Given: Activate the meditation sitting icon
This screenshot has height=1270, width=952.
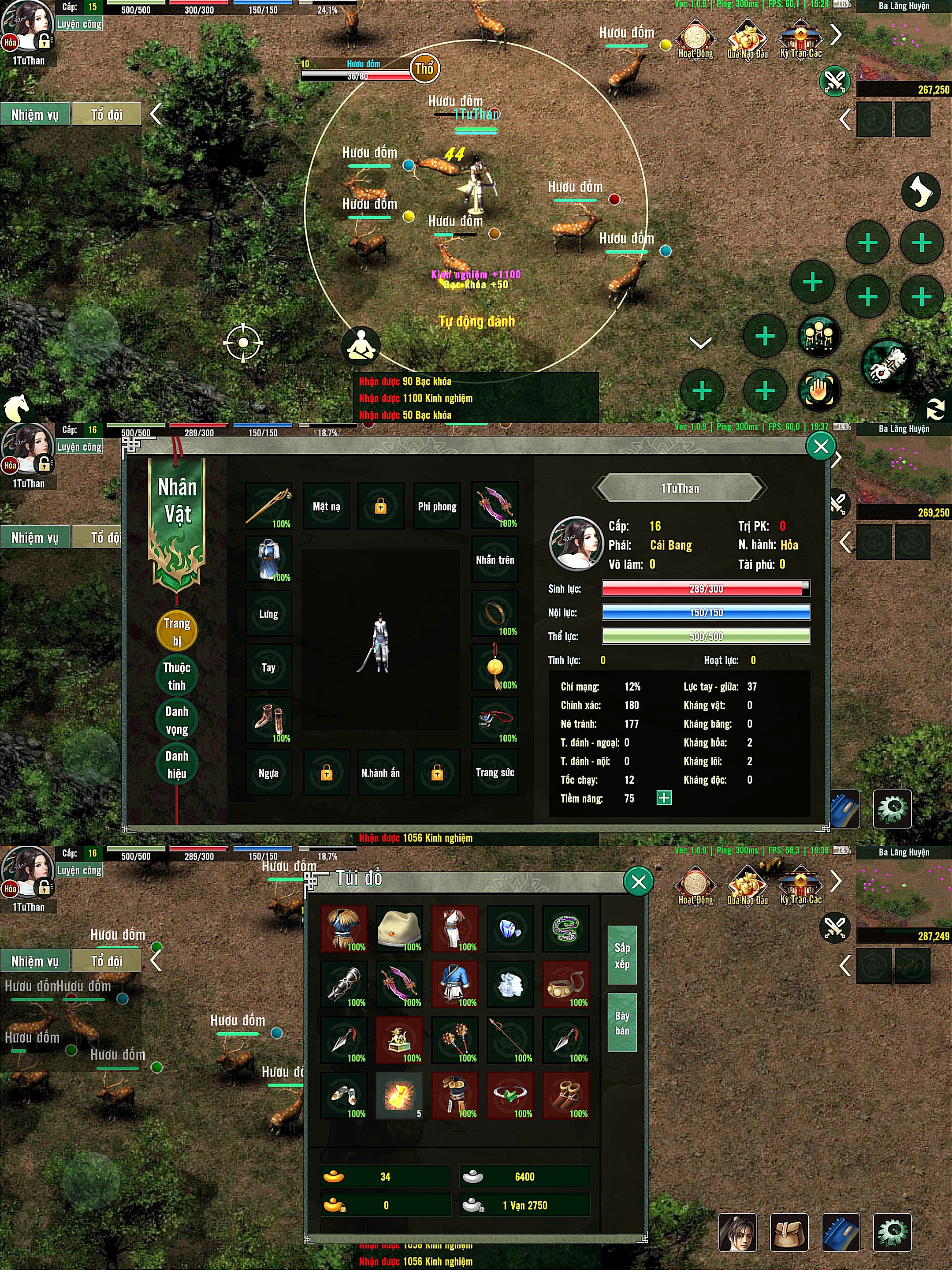Looking at the screenshot, I should 361,346.
